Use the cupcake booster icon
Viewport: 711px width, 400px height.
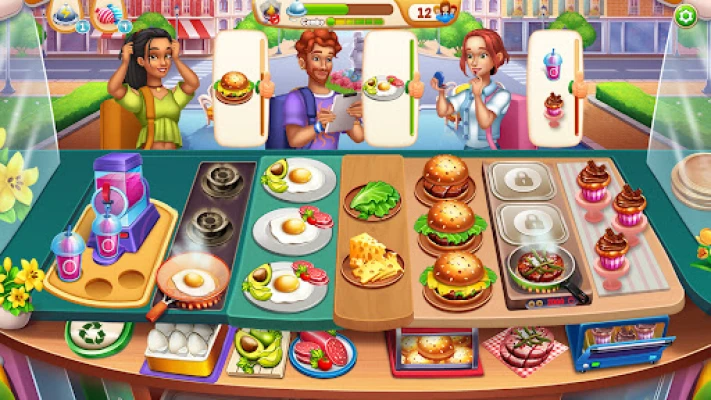coord(106,14)
